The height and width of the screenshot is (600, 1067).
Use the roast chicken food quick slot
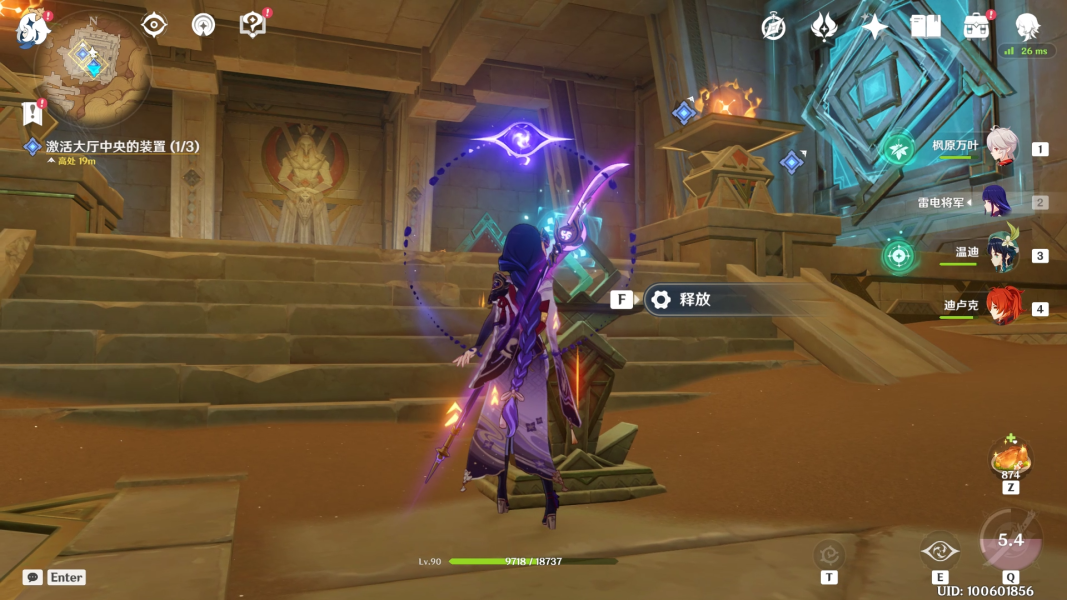(1010, 458)
